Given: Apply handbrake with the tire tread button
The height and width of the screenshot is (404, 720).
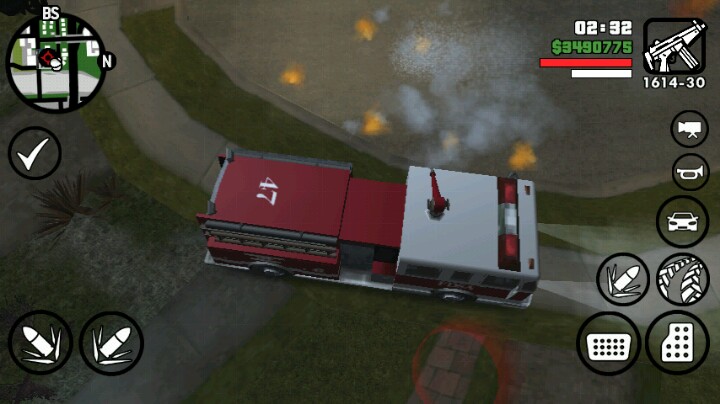Looking at the screenshot, I should click(683, 279).
